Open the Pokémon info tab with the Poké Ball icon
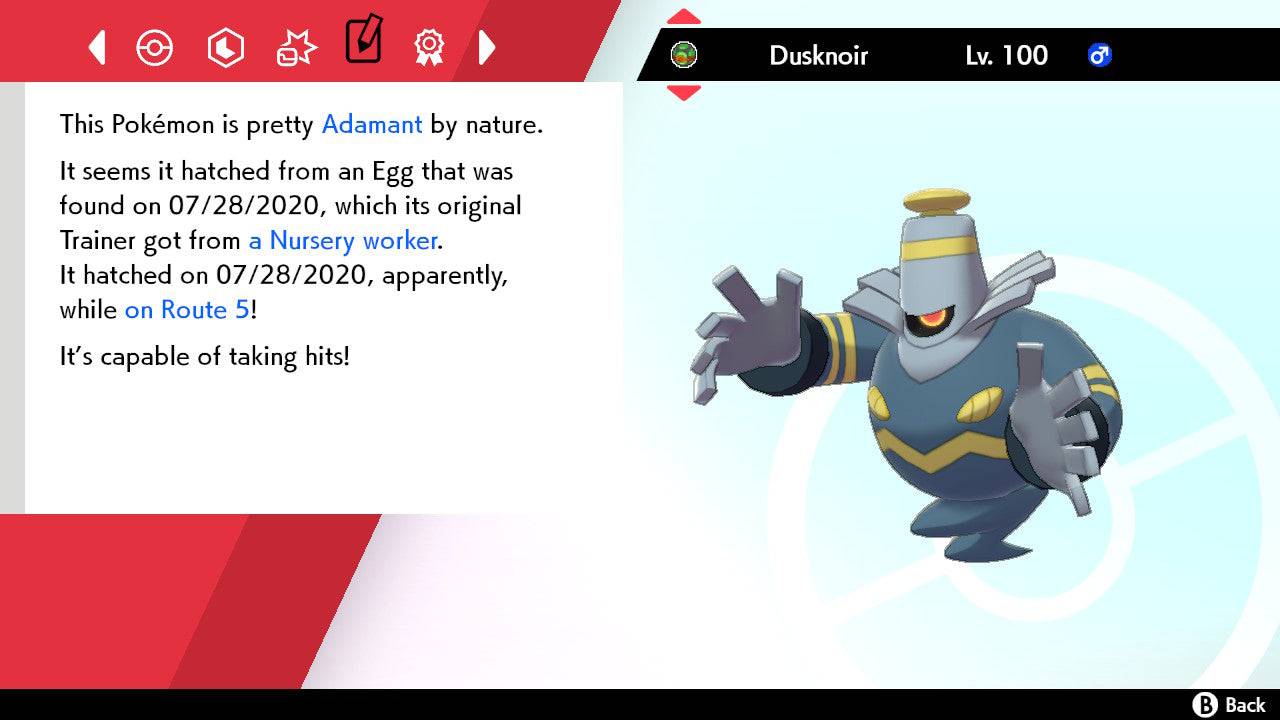The width and height of the screenshot is (1280, 720). 155,47
